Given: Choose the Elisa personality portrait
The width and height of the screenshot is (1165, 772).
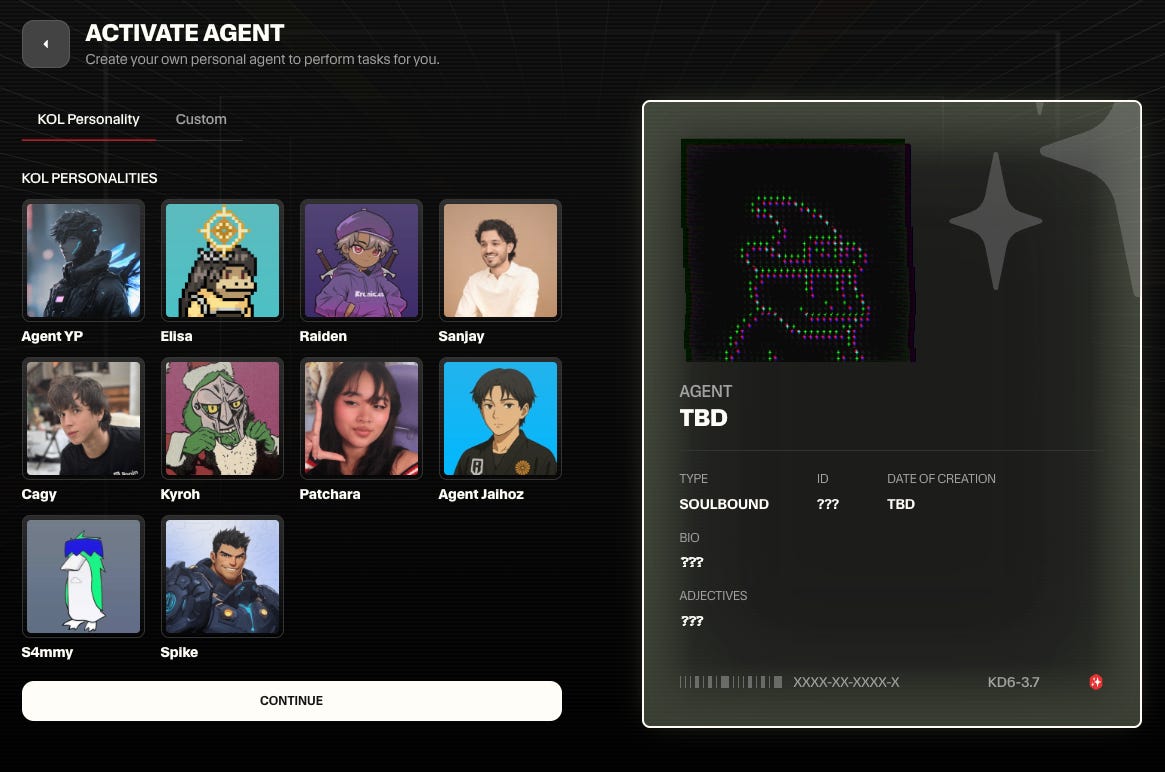Looking at the screenshot, I should coord(222,260).
